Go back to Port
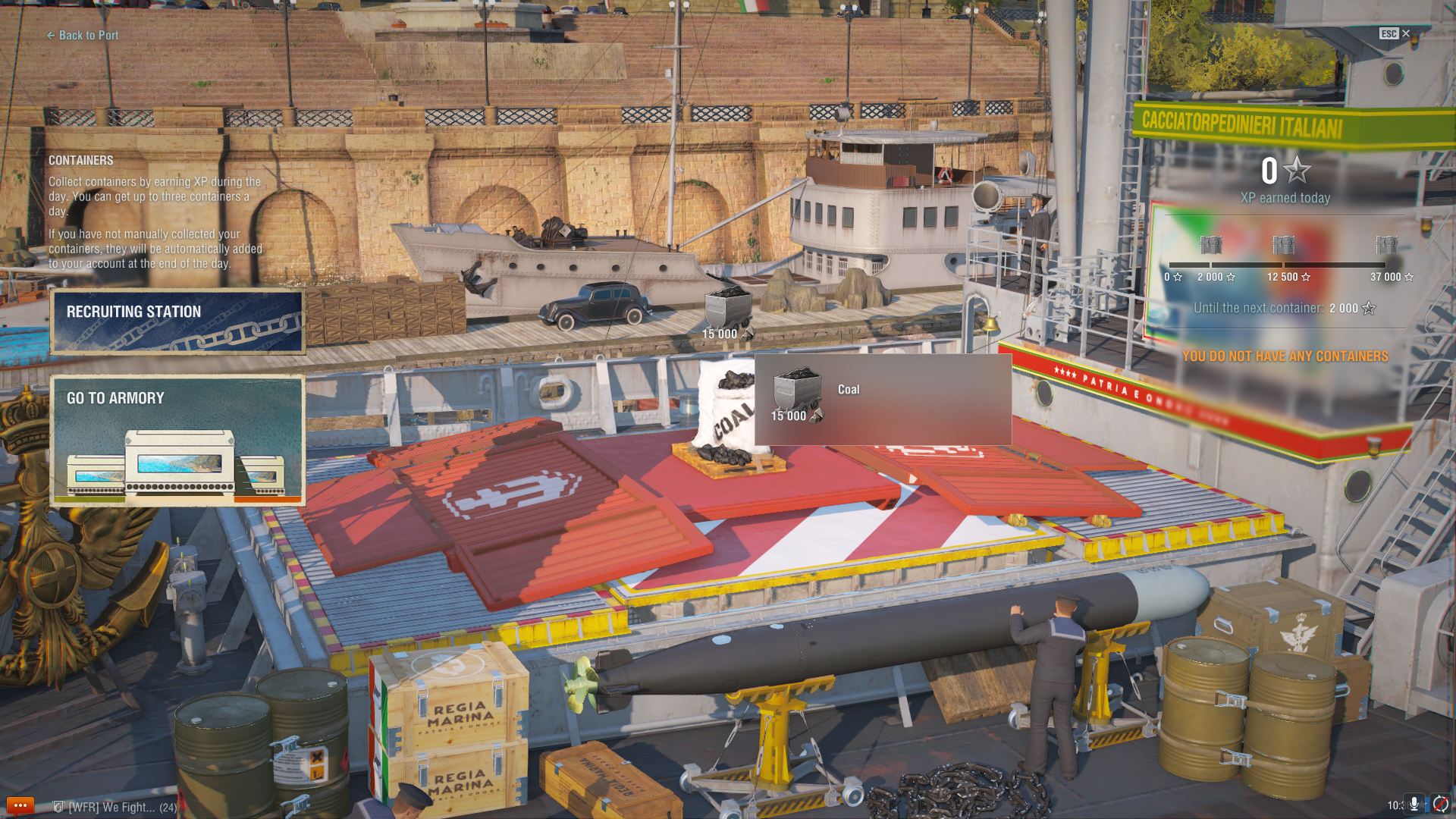This screenshot has height=819, width=1456. click(83, 35)
